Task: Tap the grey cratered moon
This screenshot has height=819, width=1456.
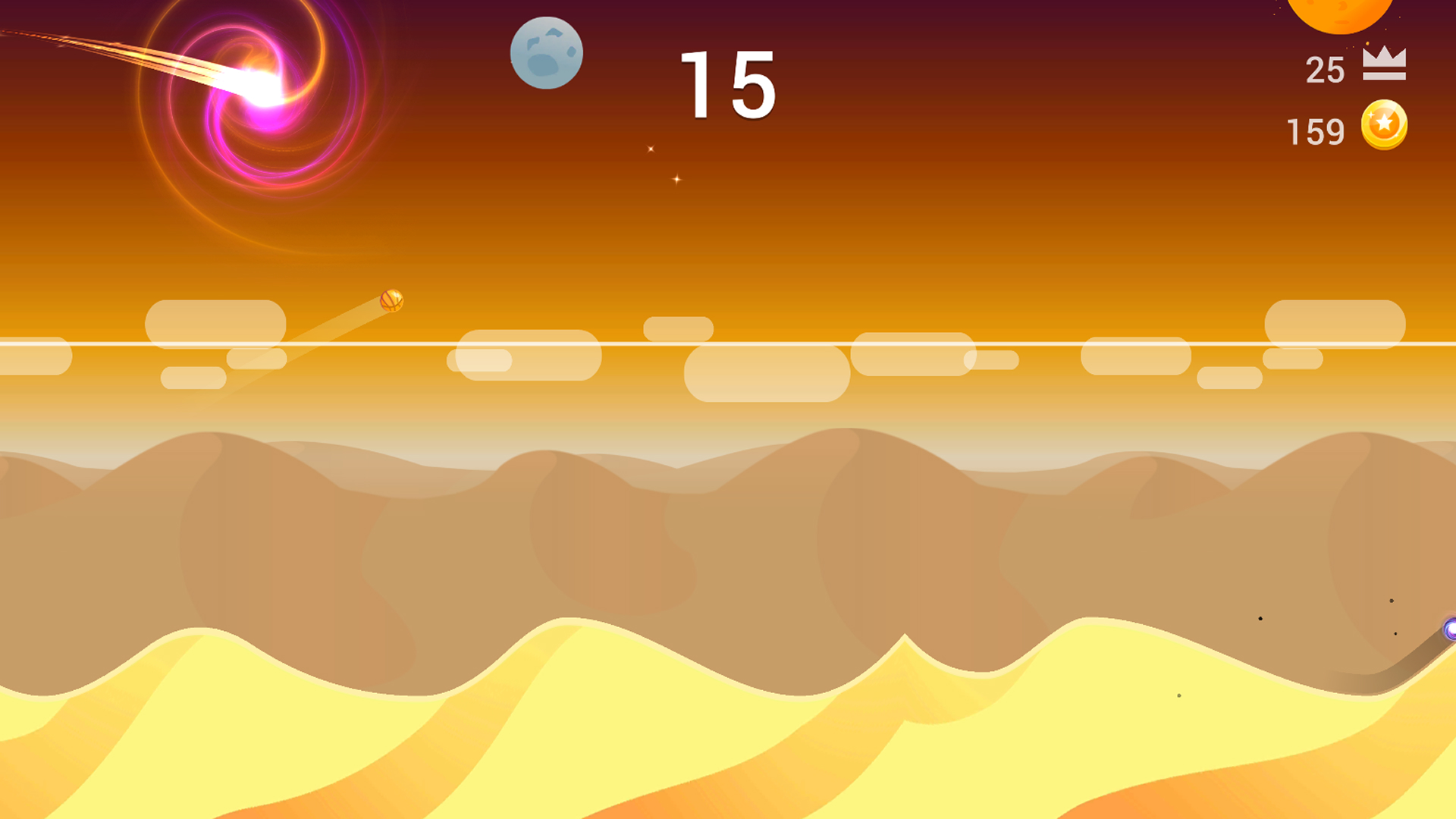Action: pyautogui.click(x=548, y=55)
